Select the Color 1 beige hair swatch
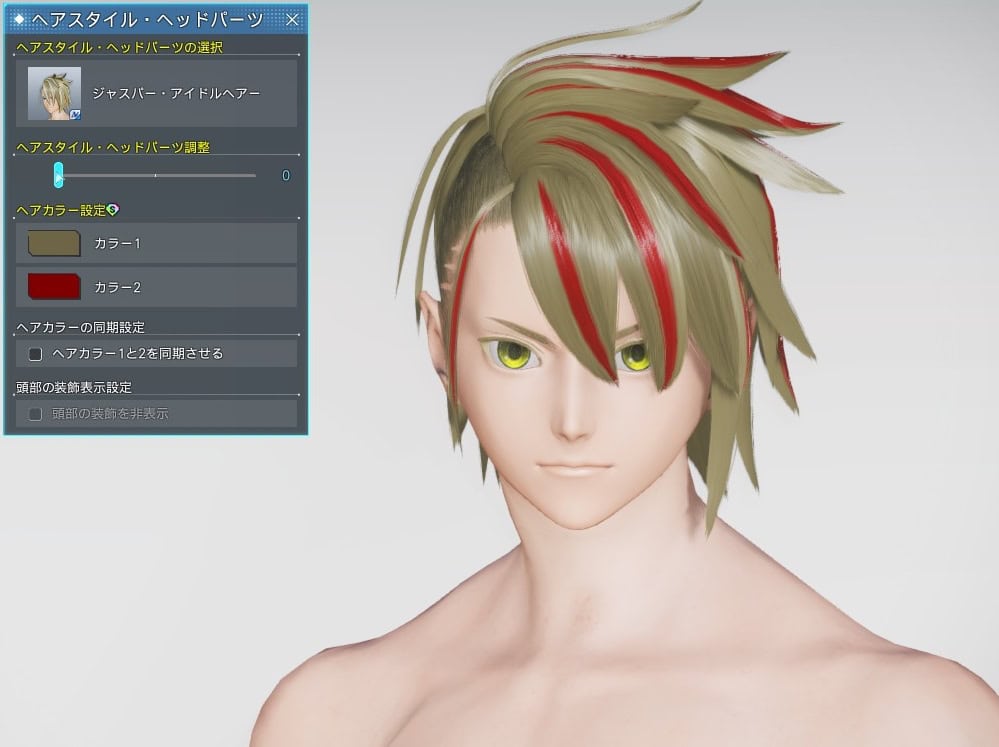This screenshot has width=999, height=747. tap(54, 243)
